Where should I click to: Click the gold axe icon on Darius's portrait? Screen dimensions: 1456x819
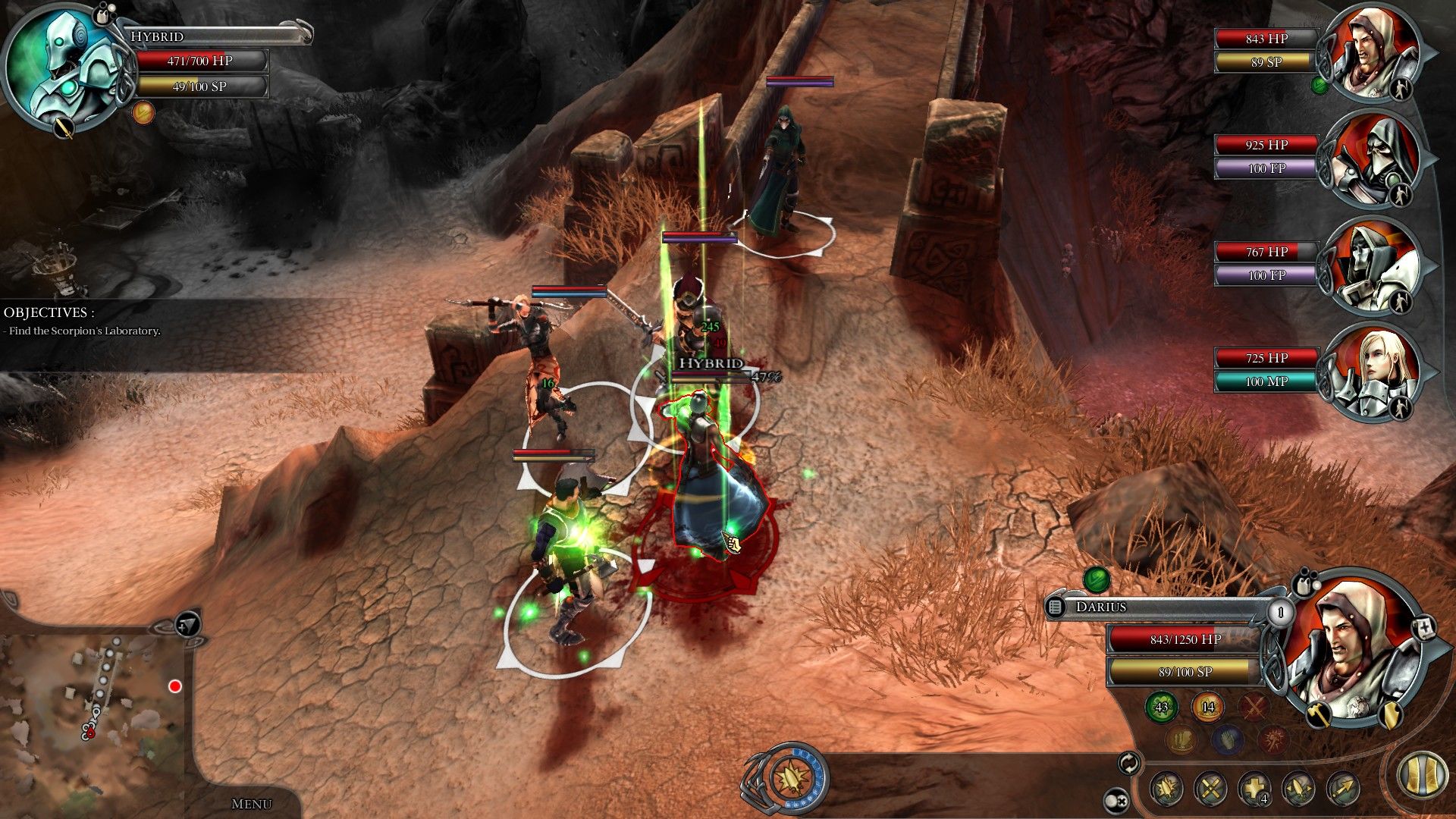[1319, 714]
